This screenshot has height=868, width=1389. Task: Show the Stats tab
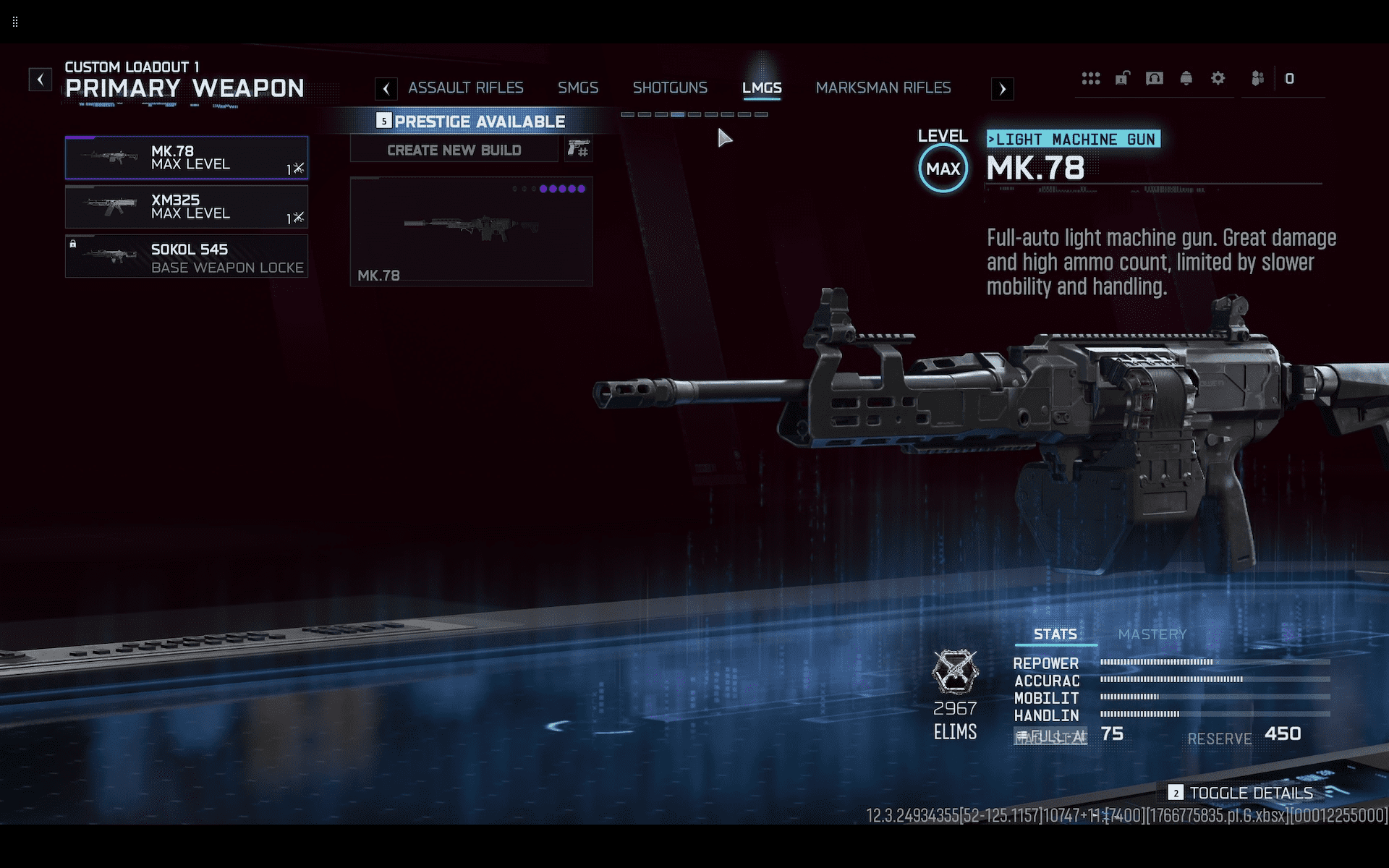click(1055, 634)
